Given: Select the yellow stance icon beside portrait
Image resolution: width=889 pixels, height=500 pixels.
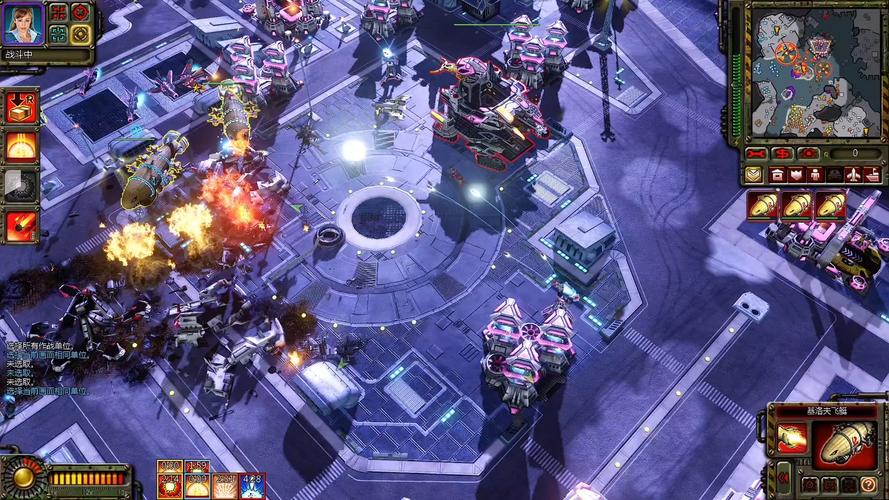Looking at the screenshot, I should point(81,33).
